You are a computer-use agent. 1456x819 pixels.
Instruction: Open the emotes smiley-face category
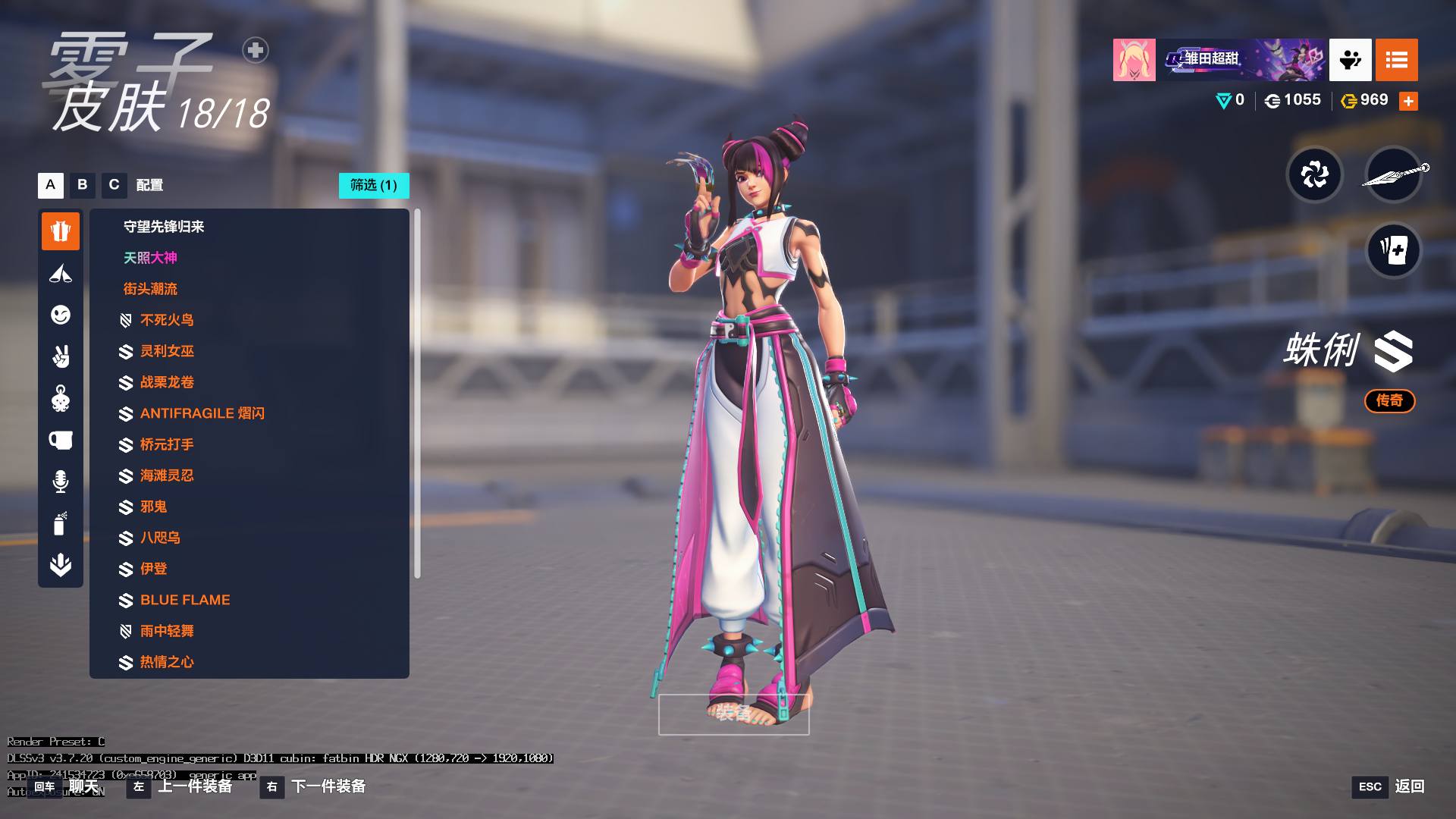click(61, 315)
